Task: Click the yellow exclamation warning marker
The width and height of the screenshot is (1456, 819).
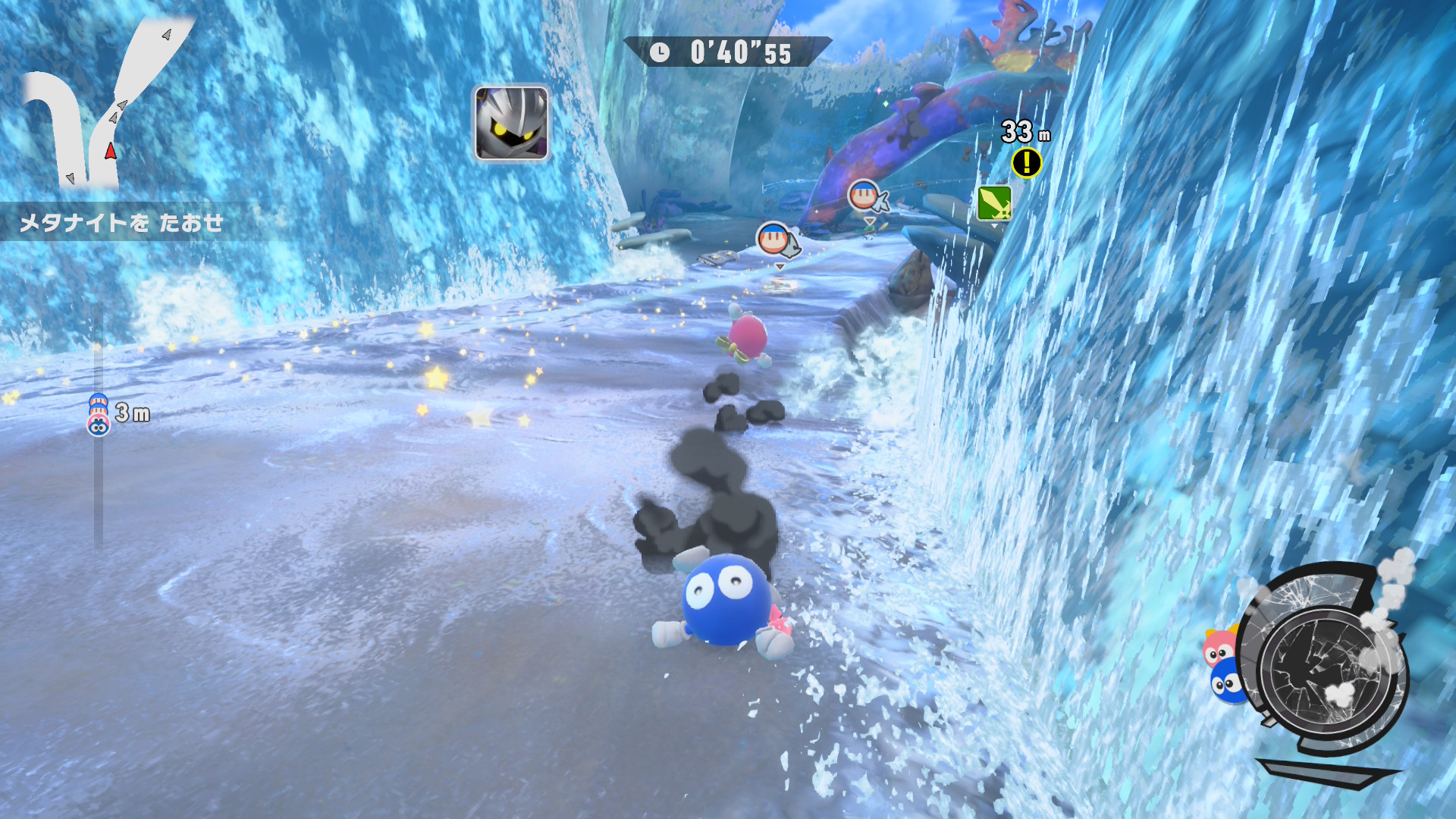Action: (x=1026, y=162)
